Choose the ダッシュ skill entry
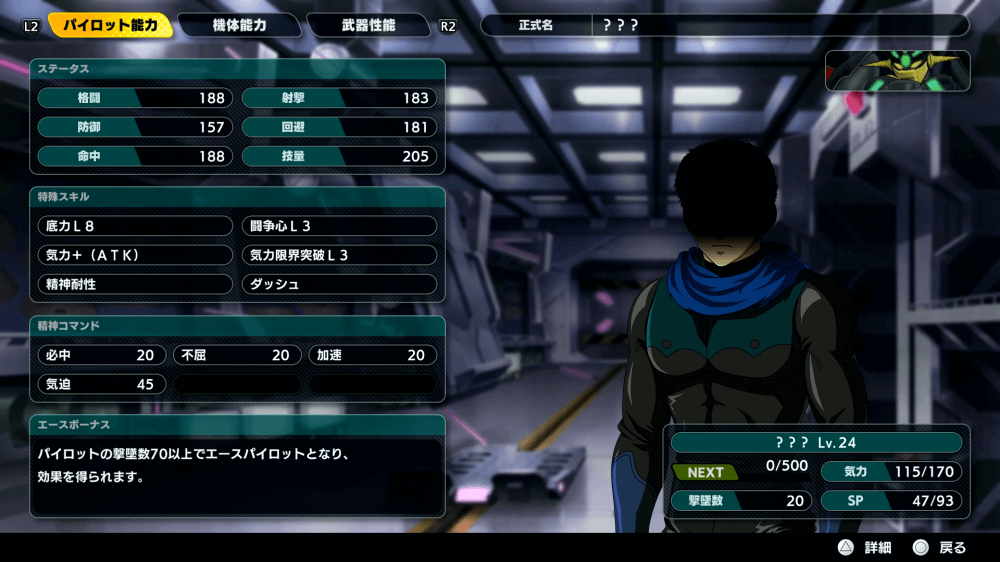This screenshot has height=562, width=1000. 339,284
